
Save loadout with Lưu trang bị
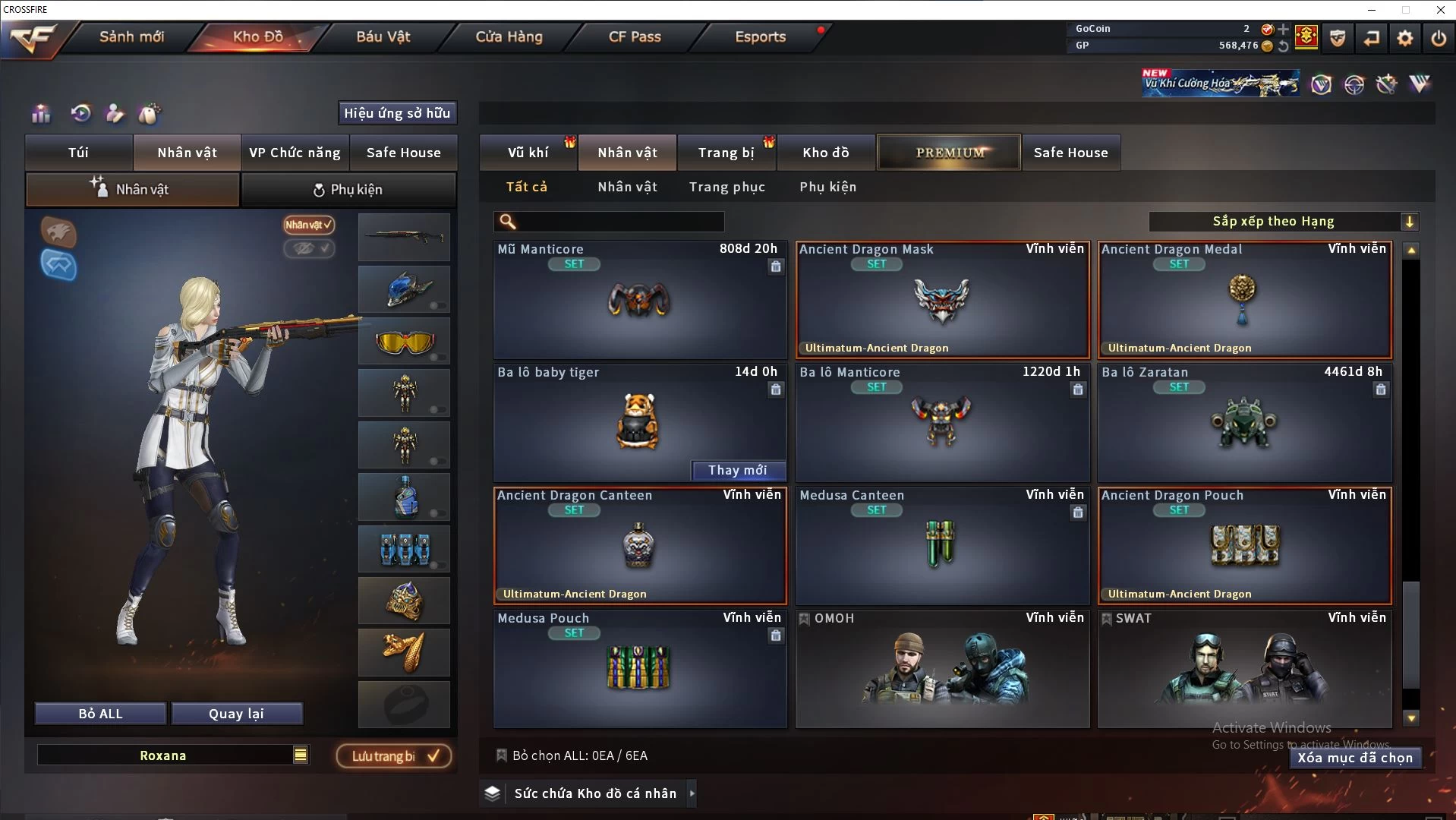(x=394, y=756)
